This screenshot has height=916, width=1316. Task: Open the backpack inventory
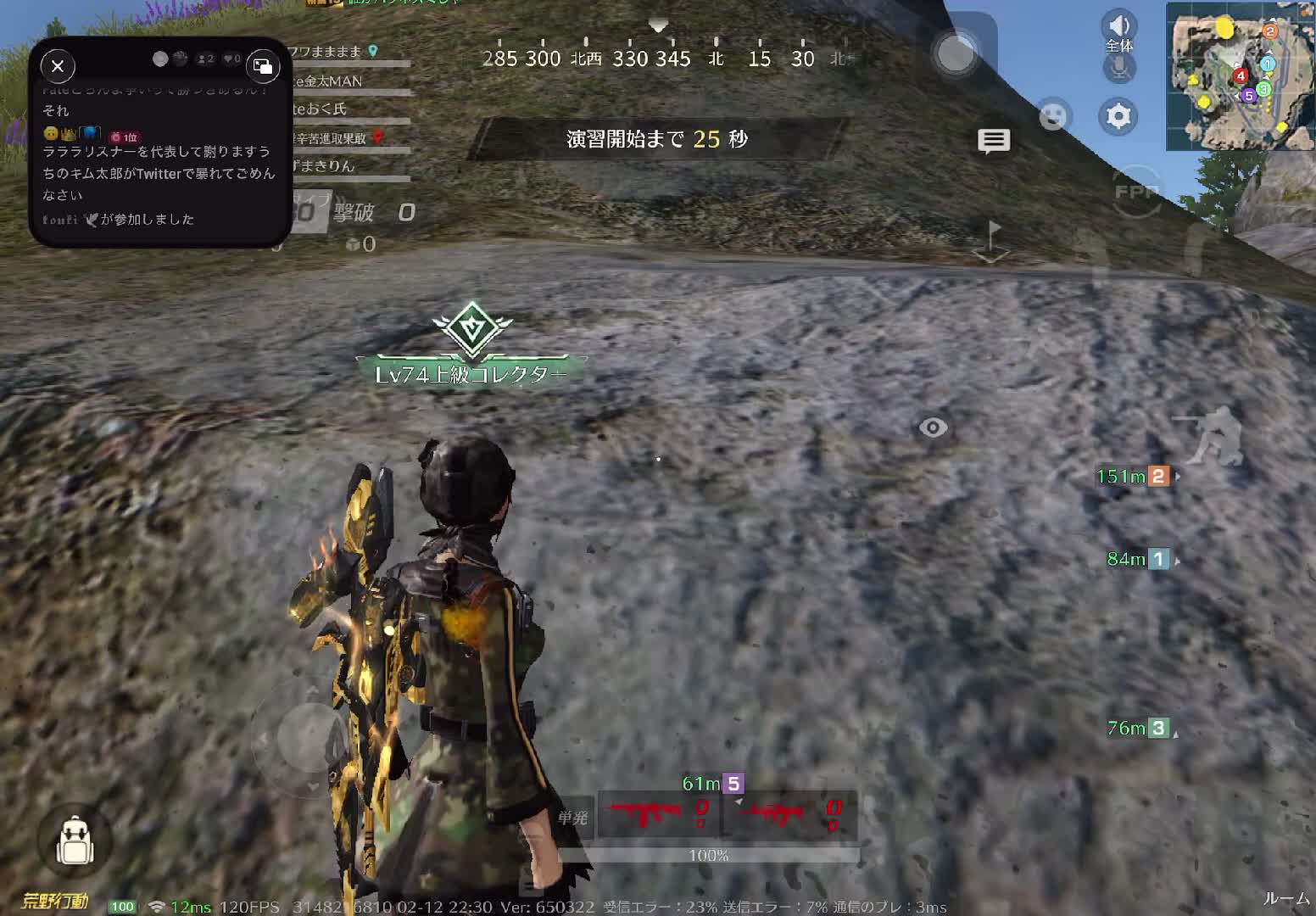(74, 841)
